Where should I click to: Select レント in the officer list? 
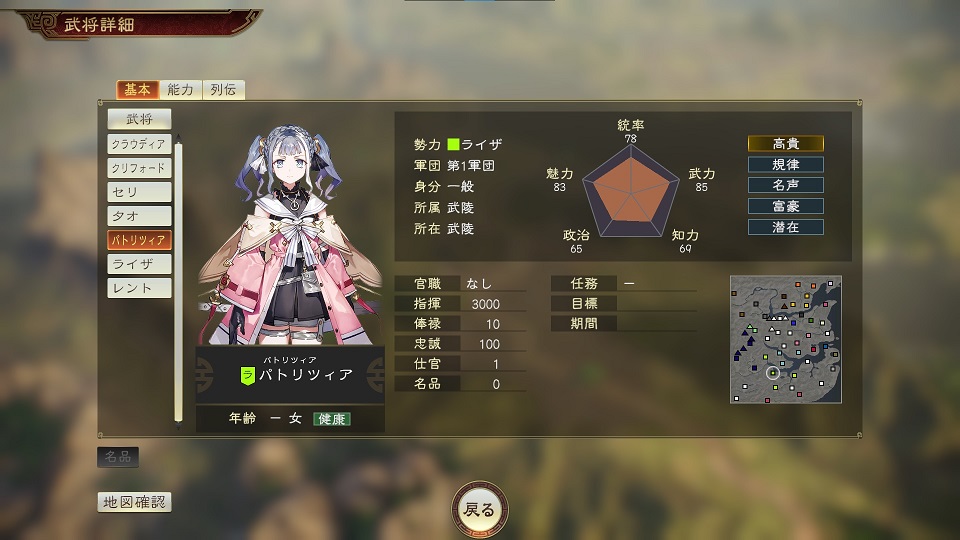pyautogui.click(x=139, y=288)
